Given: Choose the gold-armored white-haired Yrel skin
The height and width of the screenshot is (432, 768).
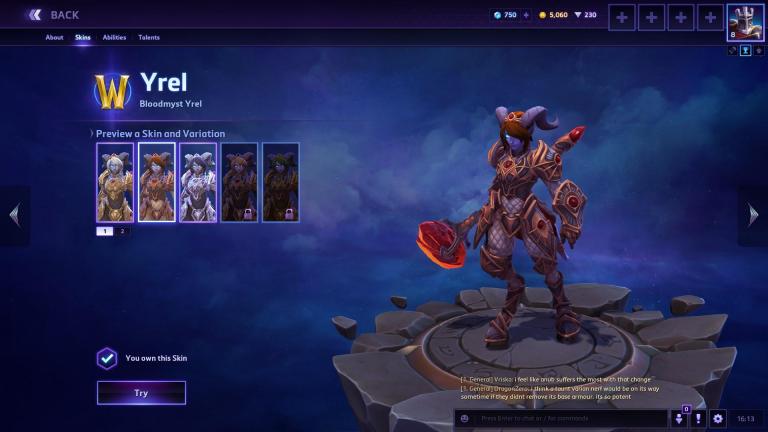Looking at the screenshot, I should point(115,182).
